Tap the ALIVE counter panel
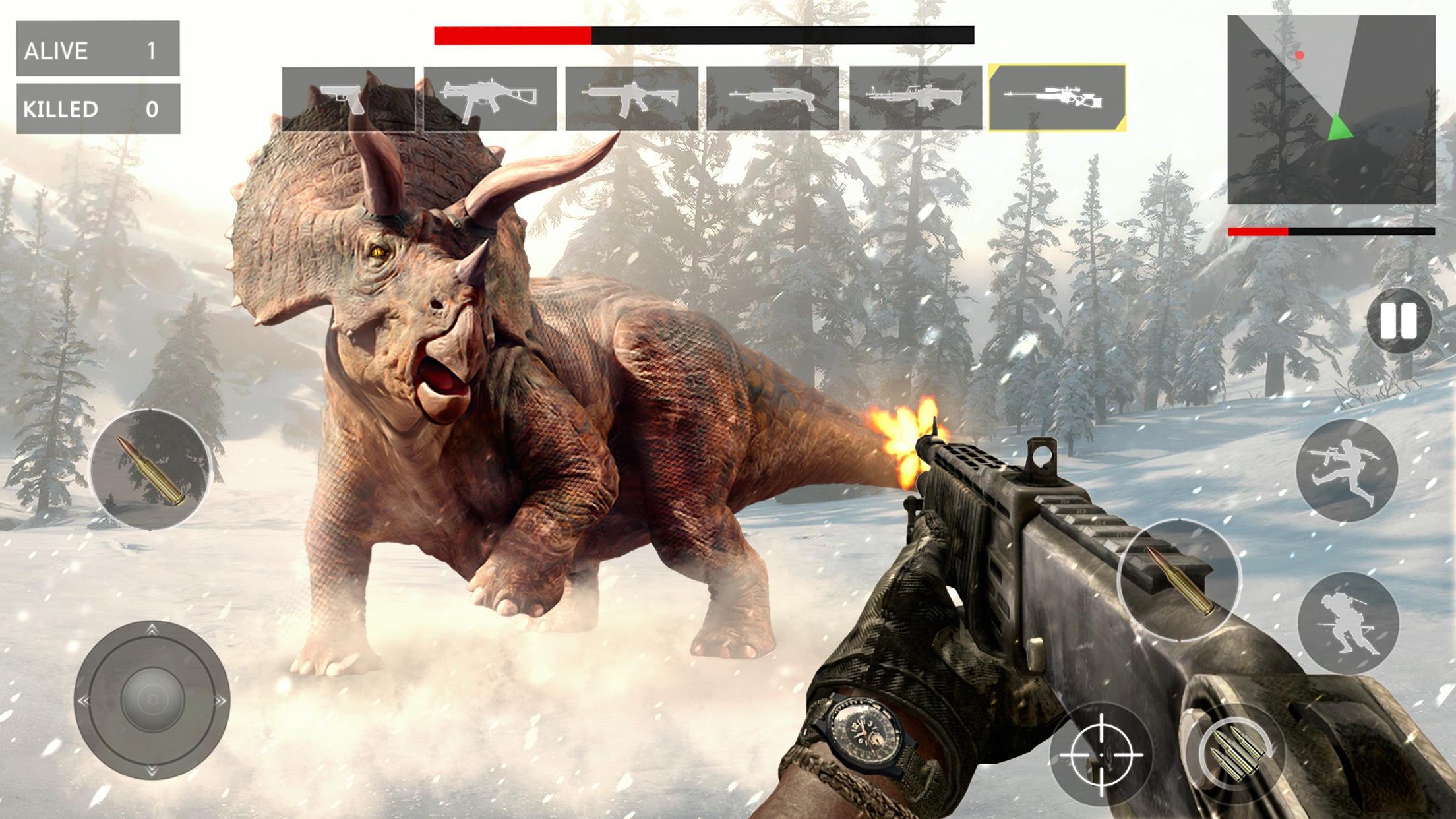This screenshot has height=819, width=1456. pos(99,47)
